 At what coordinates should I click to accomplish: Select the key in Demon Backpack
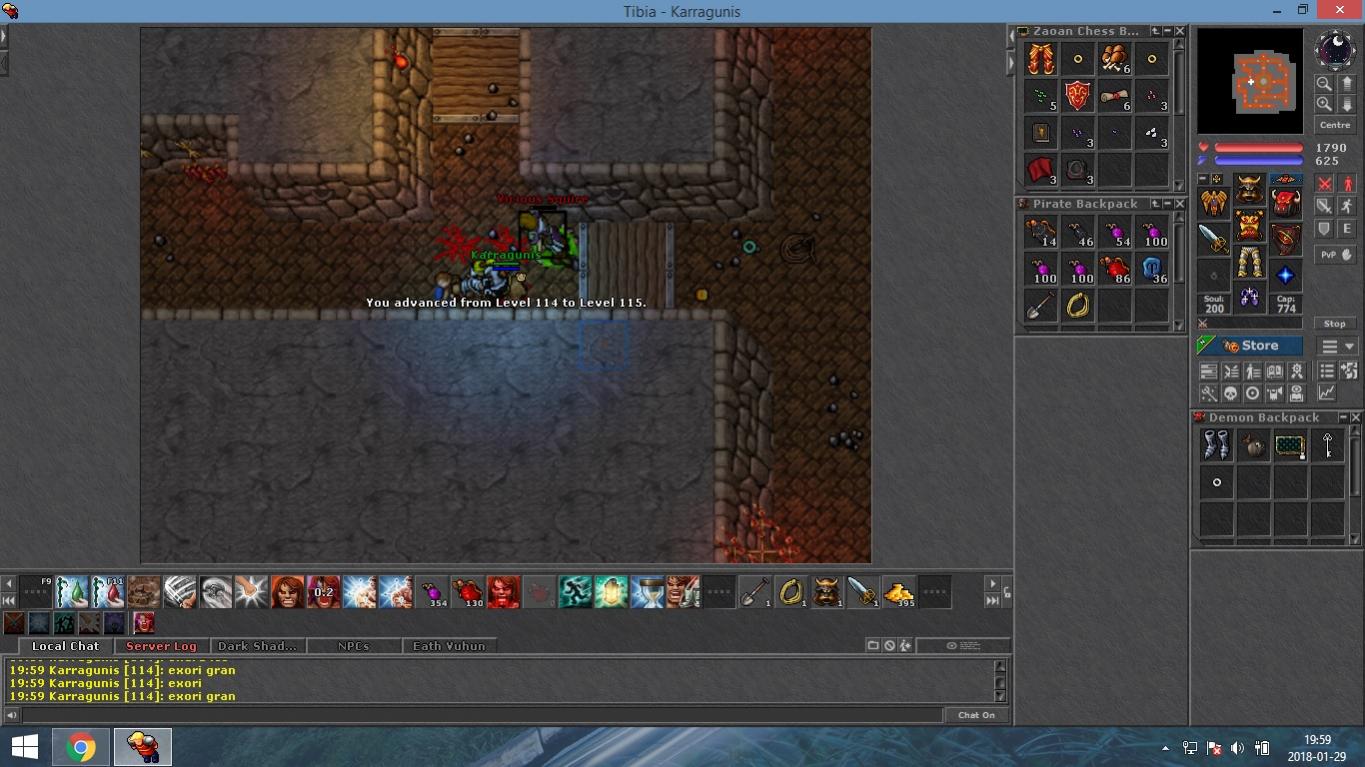[x=1327, y=445]
